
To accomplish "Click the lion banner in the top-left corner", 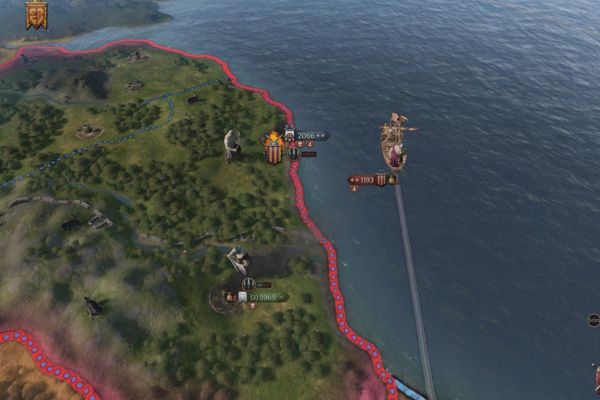I will 36,15.
